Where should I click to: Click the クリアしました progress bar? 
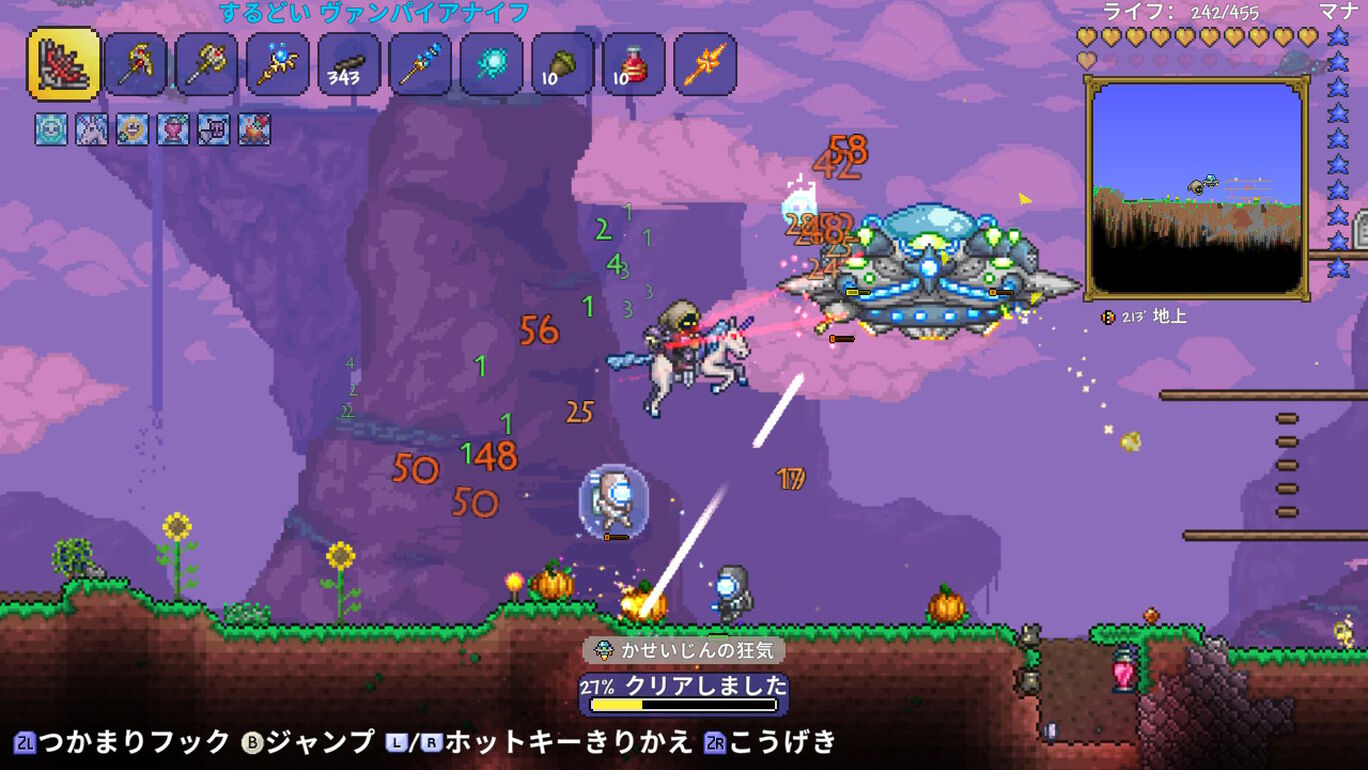tap(684, 690)
